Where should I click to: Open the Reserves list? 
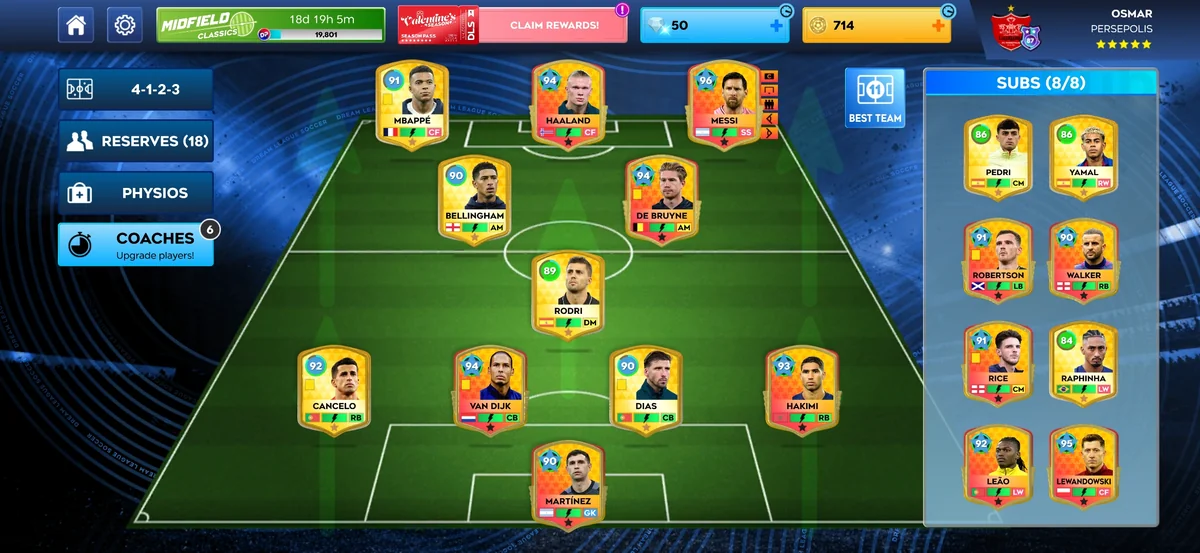point(136,141)
